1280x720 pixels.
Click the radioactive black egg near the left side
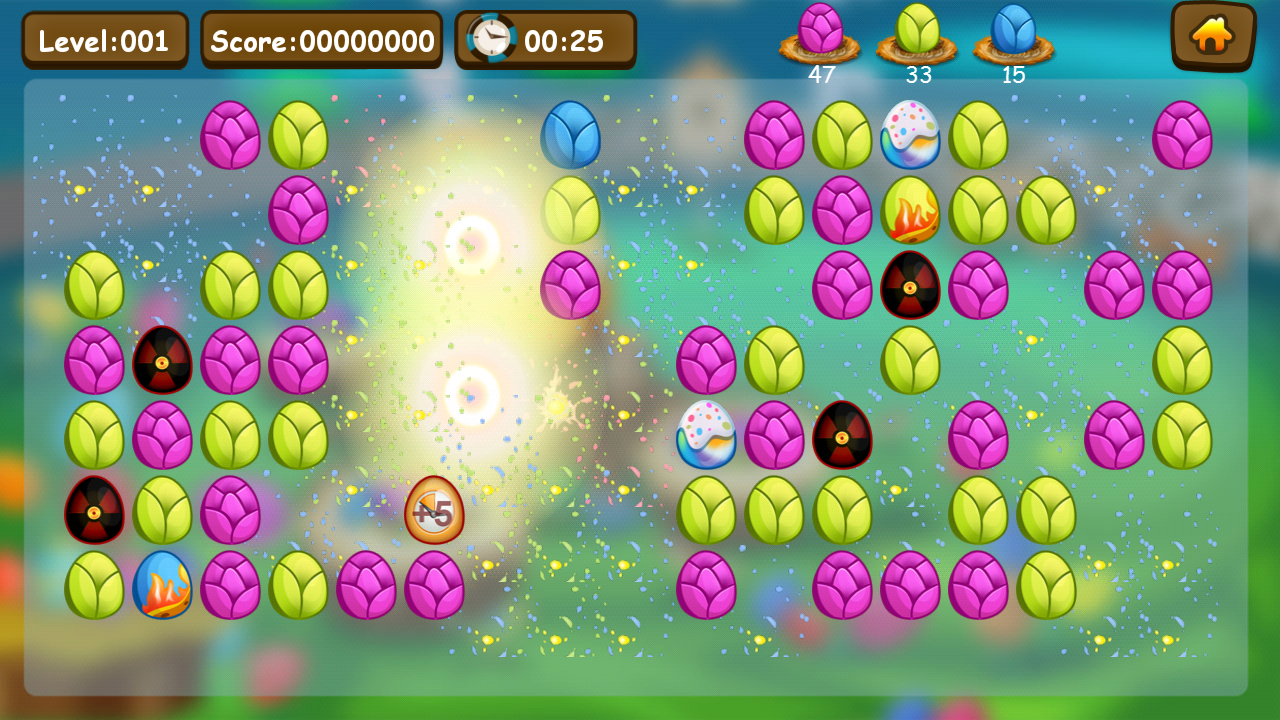tap(163, 363)
